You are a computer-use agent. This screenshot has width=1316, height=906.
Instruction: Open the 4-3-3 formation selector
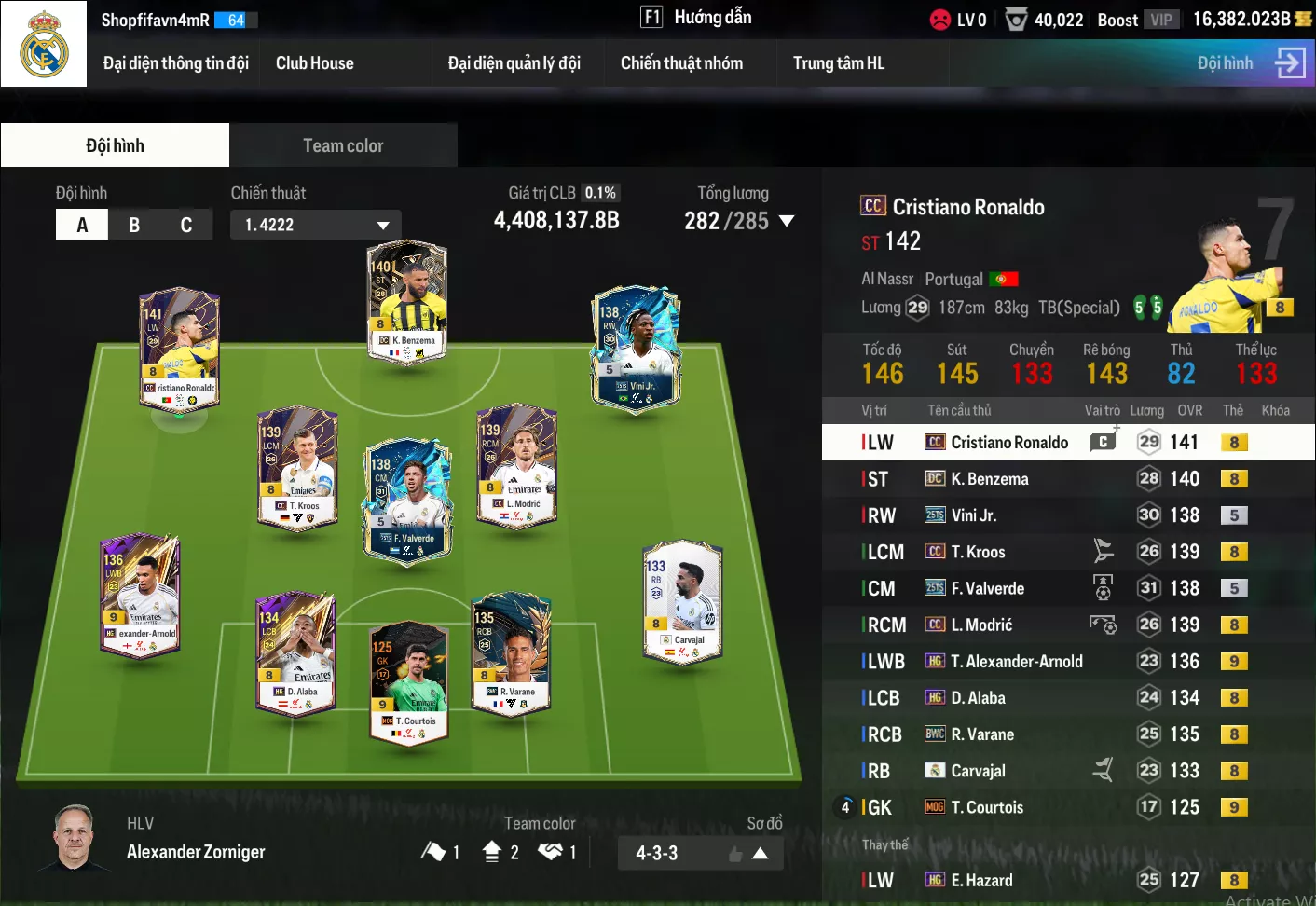(x=700, y=853)
